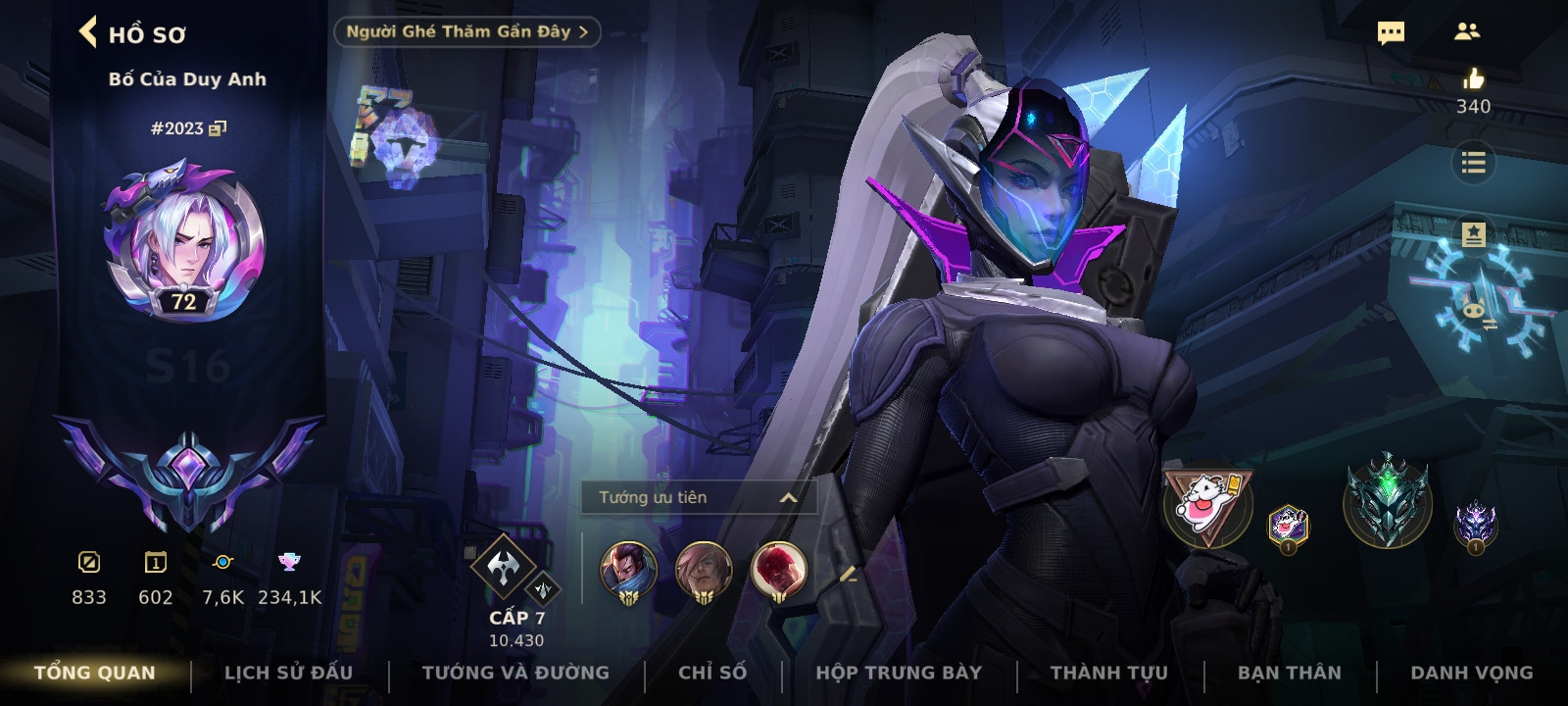Viewport: 1568px width, 706px height.
Task: Select the first priority champion portrait
Action: 628,571
